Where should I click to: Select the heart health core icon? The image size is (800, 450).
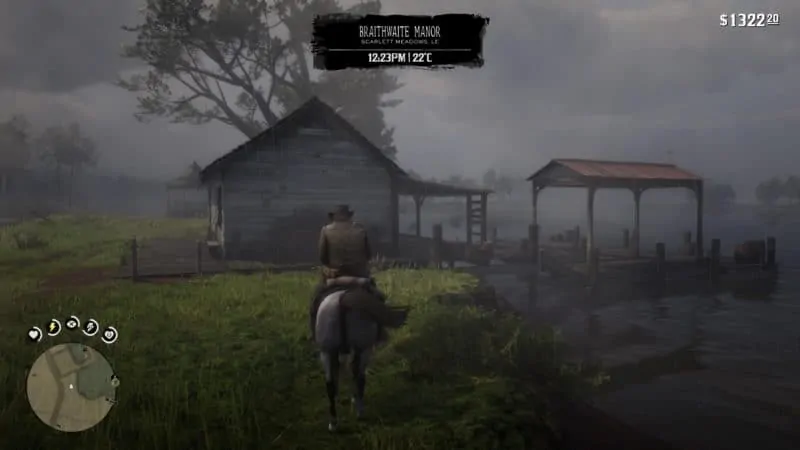pos(35,335)
